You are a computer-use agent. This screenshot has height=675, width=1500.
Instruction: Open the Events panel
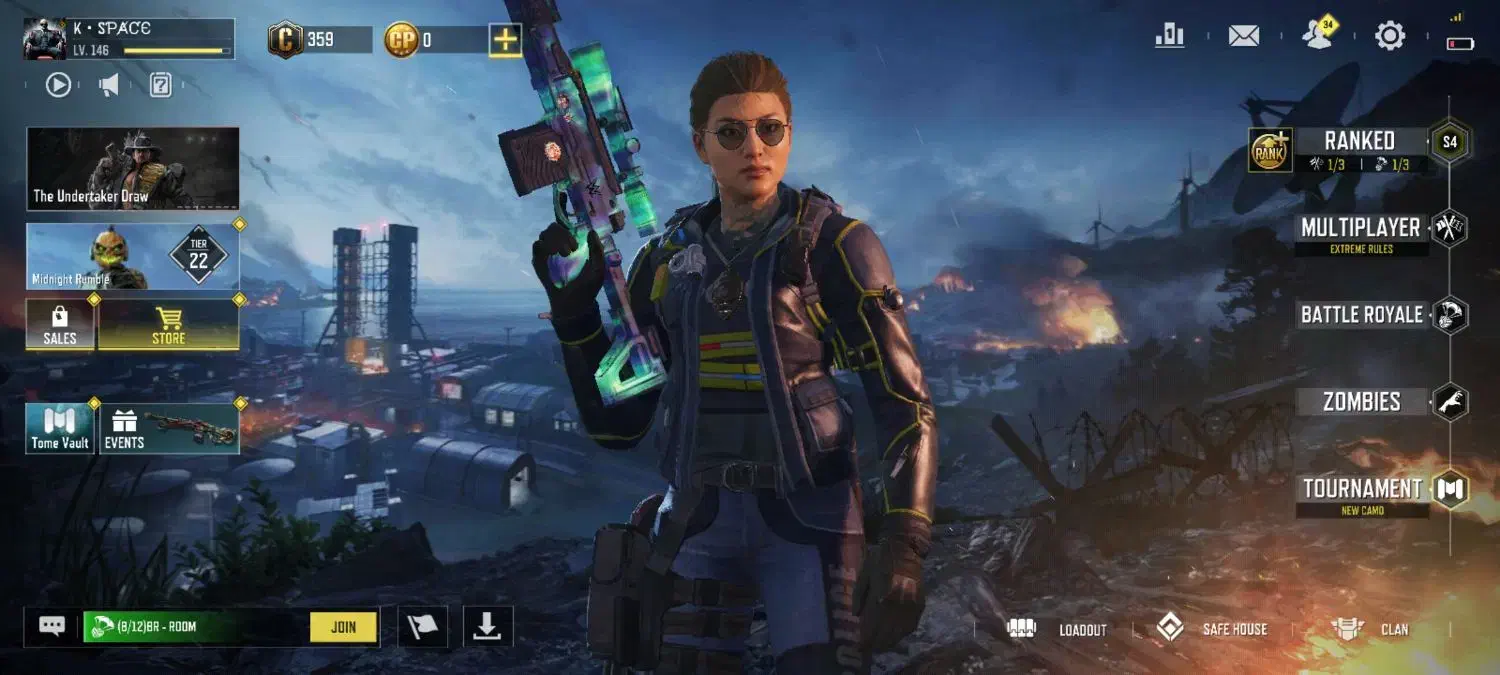point(168,428)
